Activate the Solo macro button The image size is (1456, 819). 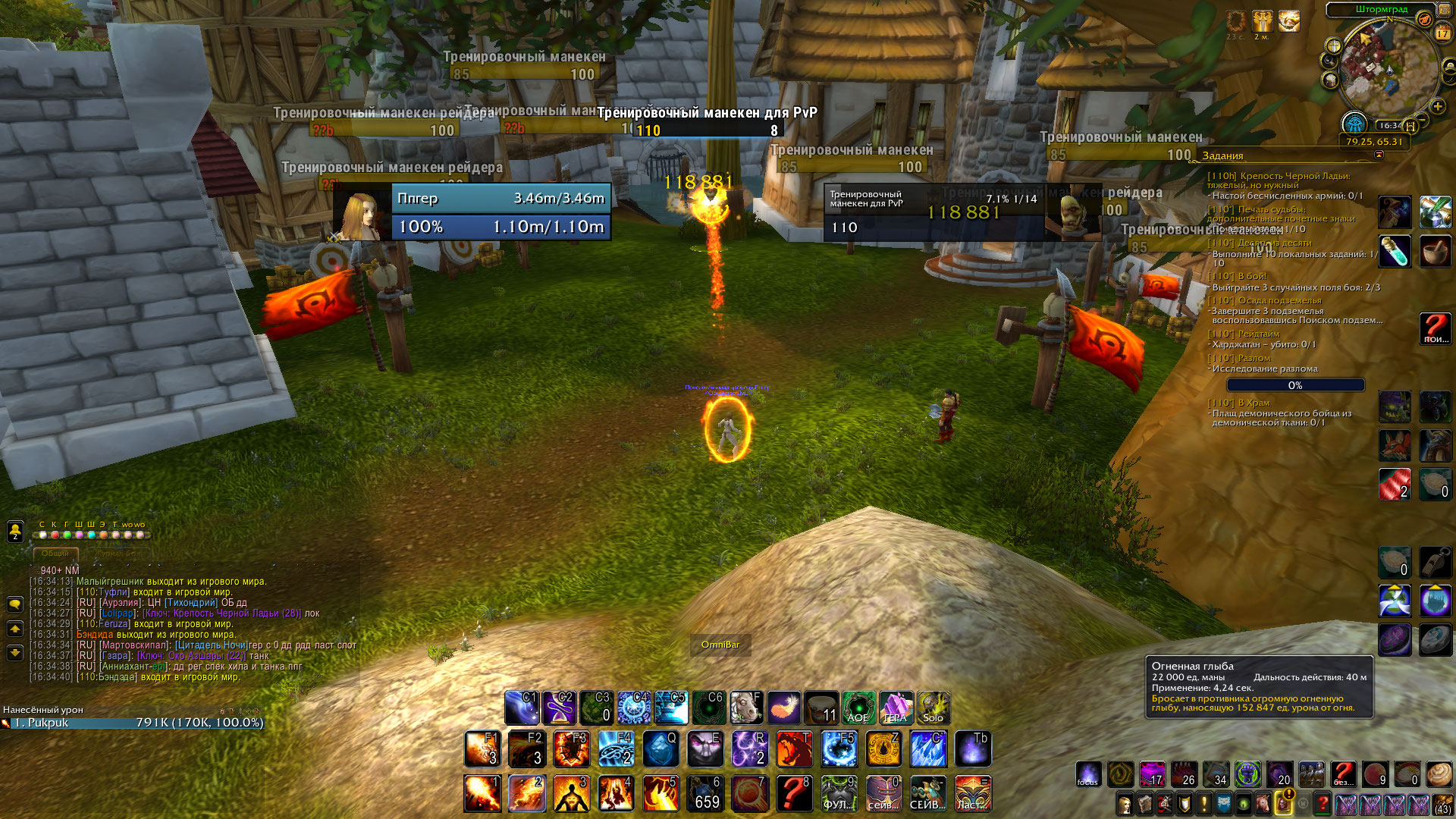933,708
